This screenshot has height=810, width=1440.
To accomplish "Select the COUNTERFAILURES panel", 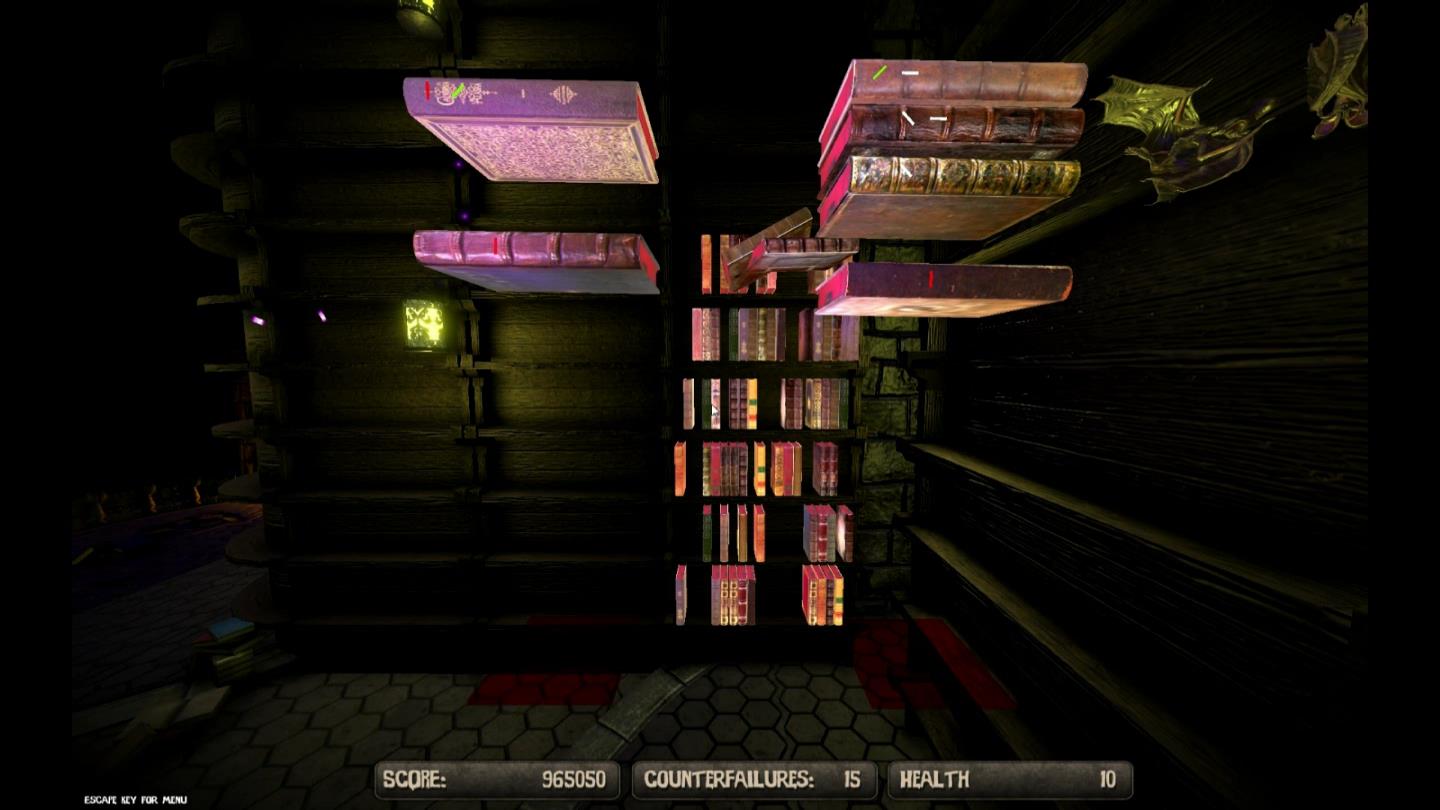I will (x=755, y=780).
